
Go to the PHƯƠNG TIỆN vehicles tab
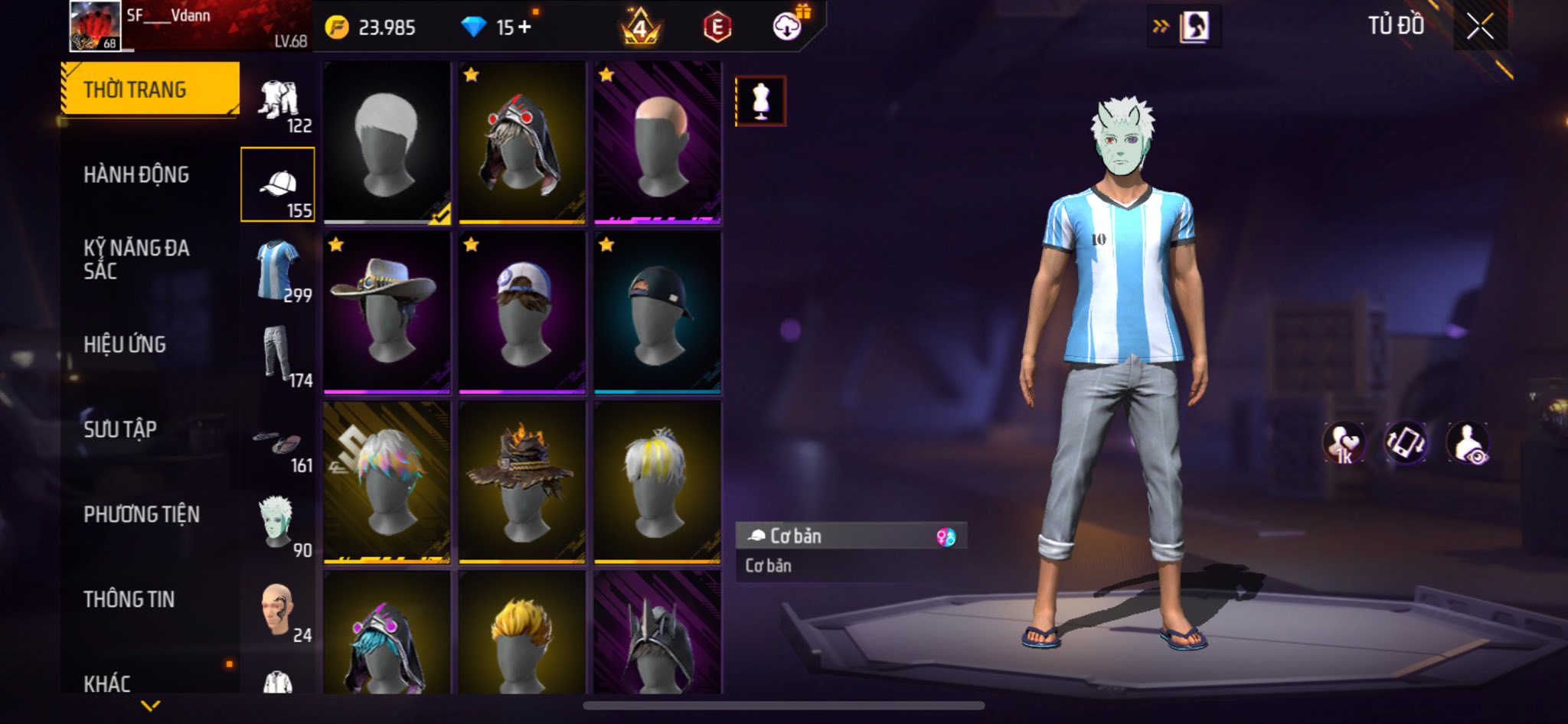click(x=142, y=514)
